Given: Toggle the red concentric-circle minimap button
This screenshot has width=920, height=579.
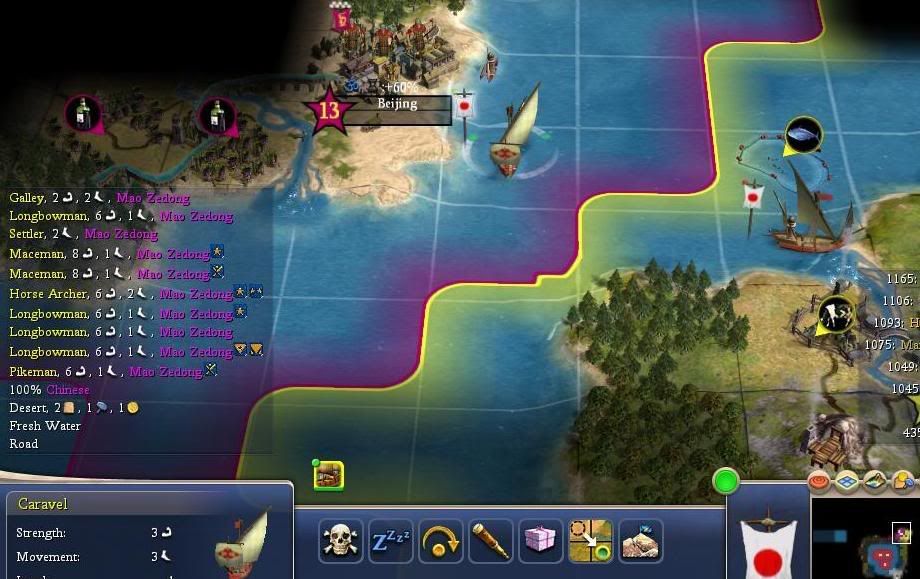Looking at the screenshot, I should coord(820,482).
